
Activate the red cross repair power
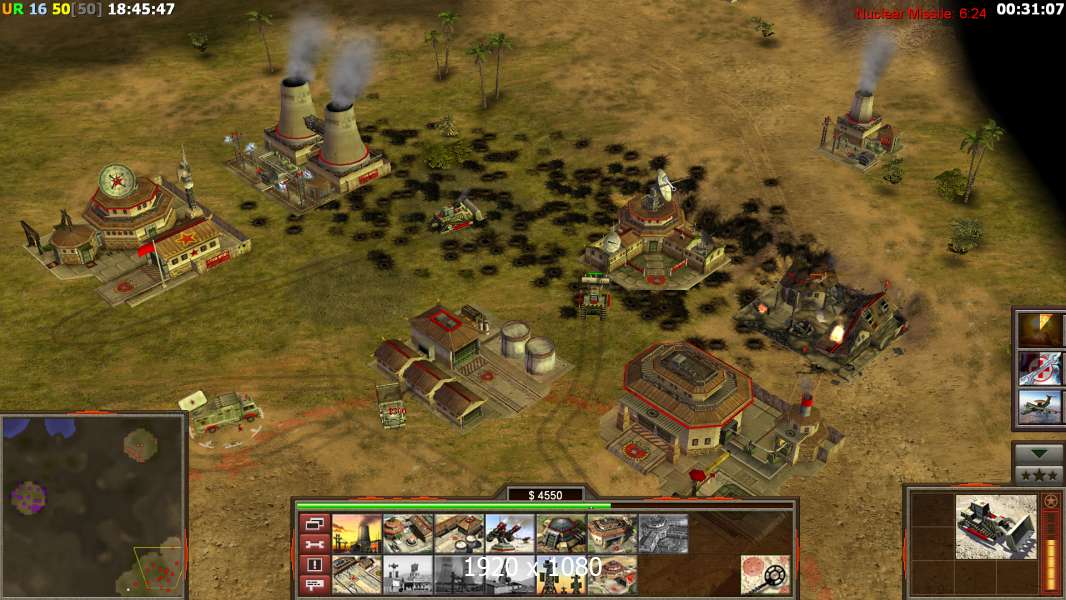(1040, 368)
